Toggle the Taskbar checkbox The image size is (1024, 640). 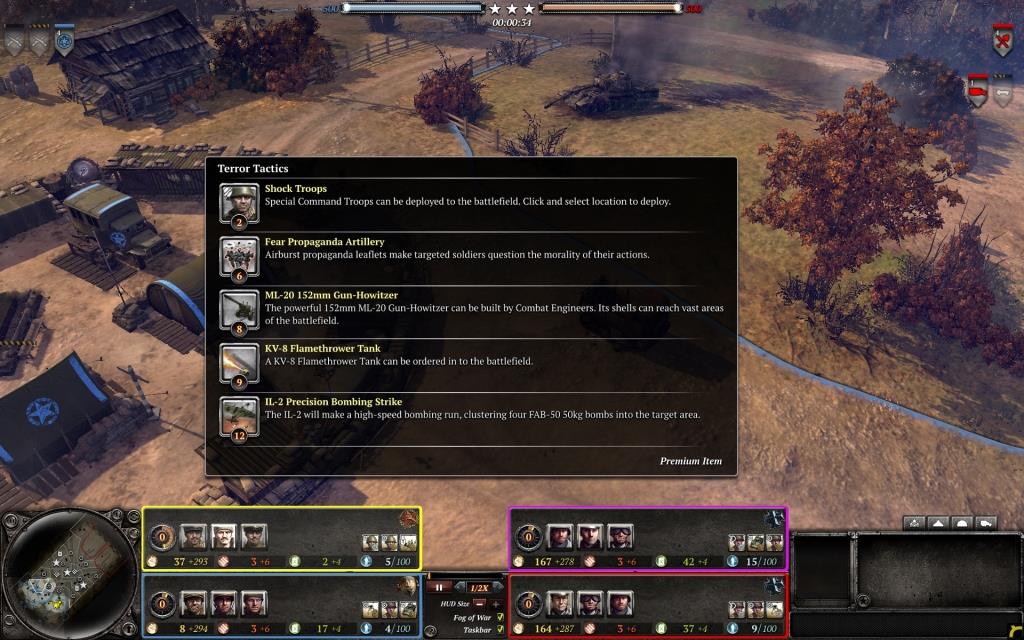pyautogui.click(x=499, y=630)
